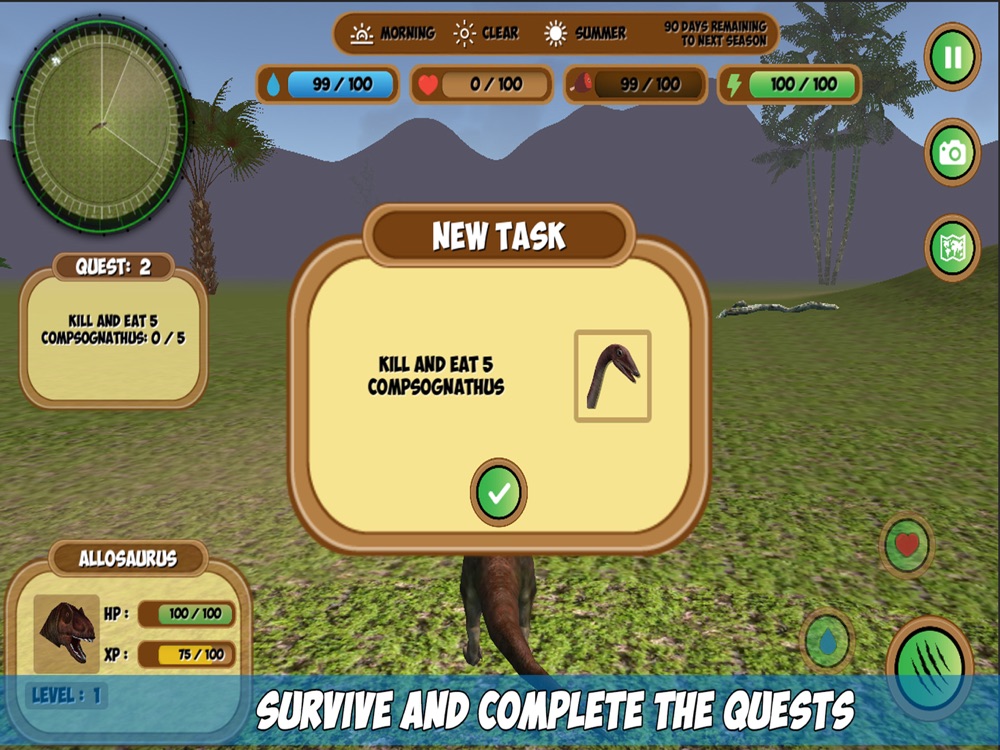
Task: Tap the claw attack button
Action: click(930, 667)
